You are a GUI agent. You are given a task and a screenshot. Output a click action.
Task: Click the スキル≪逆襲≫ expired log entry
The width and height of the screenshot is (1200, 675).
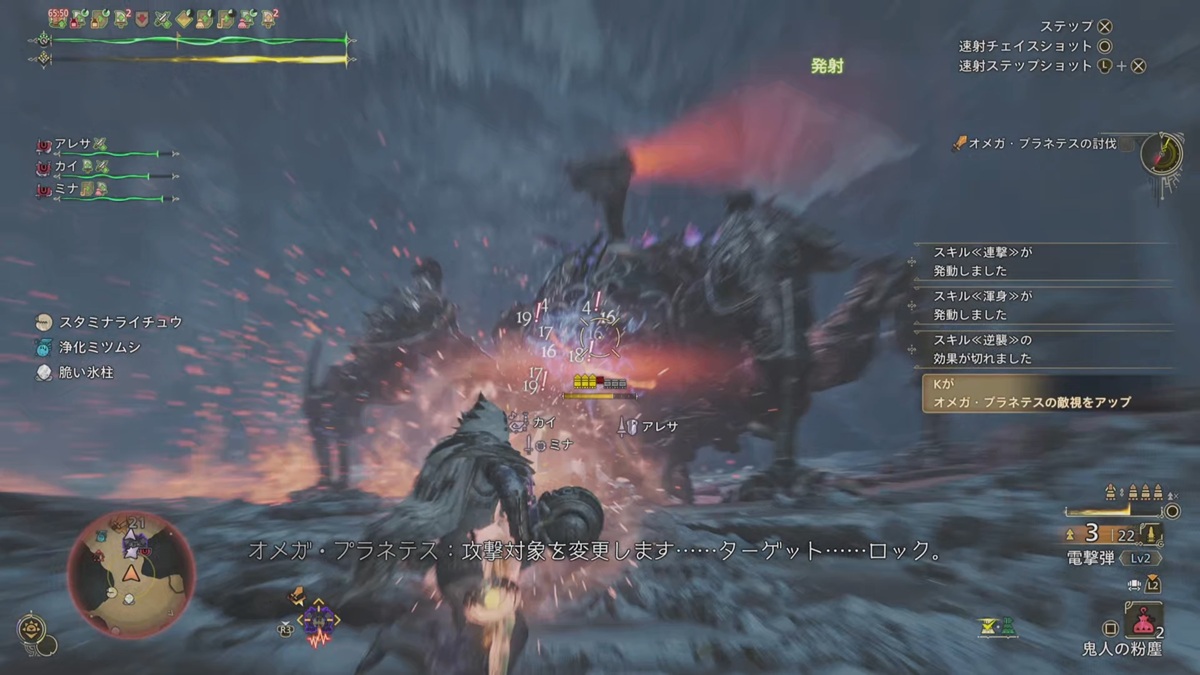click(1040, 349)
